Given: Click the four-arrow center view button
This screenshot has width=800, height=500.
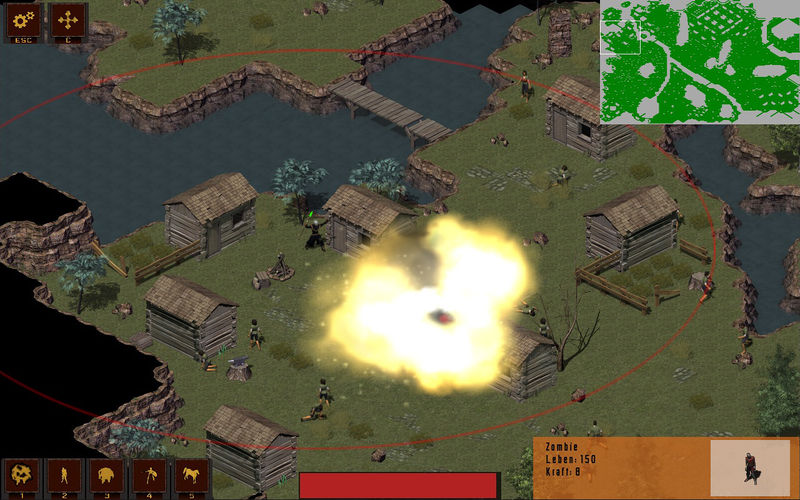Looking at the screenshot, I should click(x=68, y=20).
